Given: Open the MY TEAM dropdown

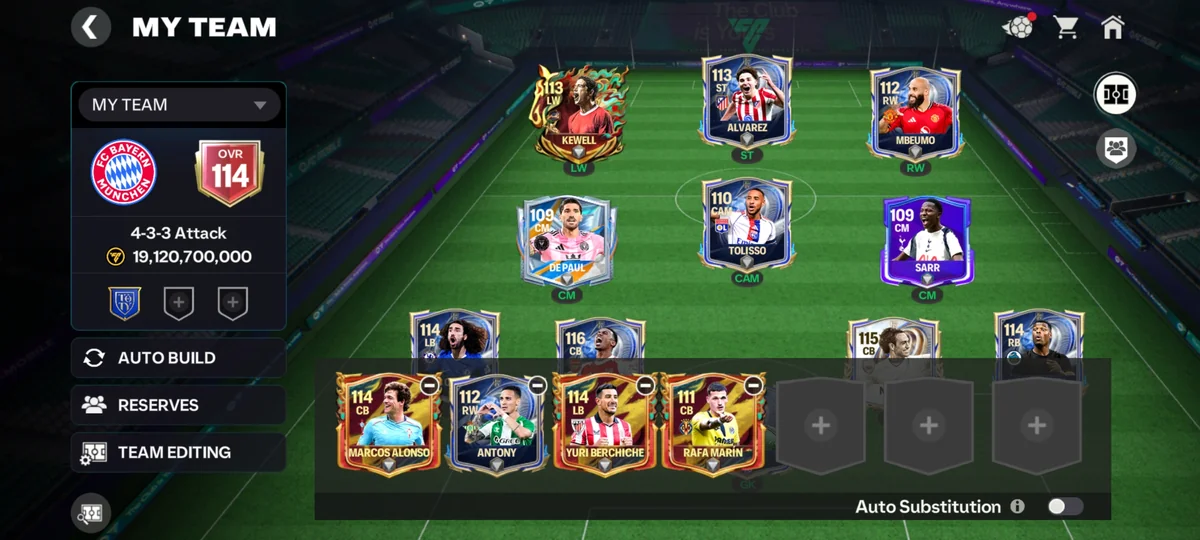Looking at the screenshot, I should [179, 105].
